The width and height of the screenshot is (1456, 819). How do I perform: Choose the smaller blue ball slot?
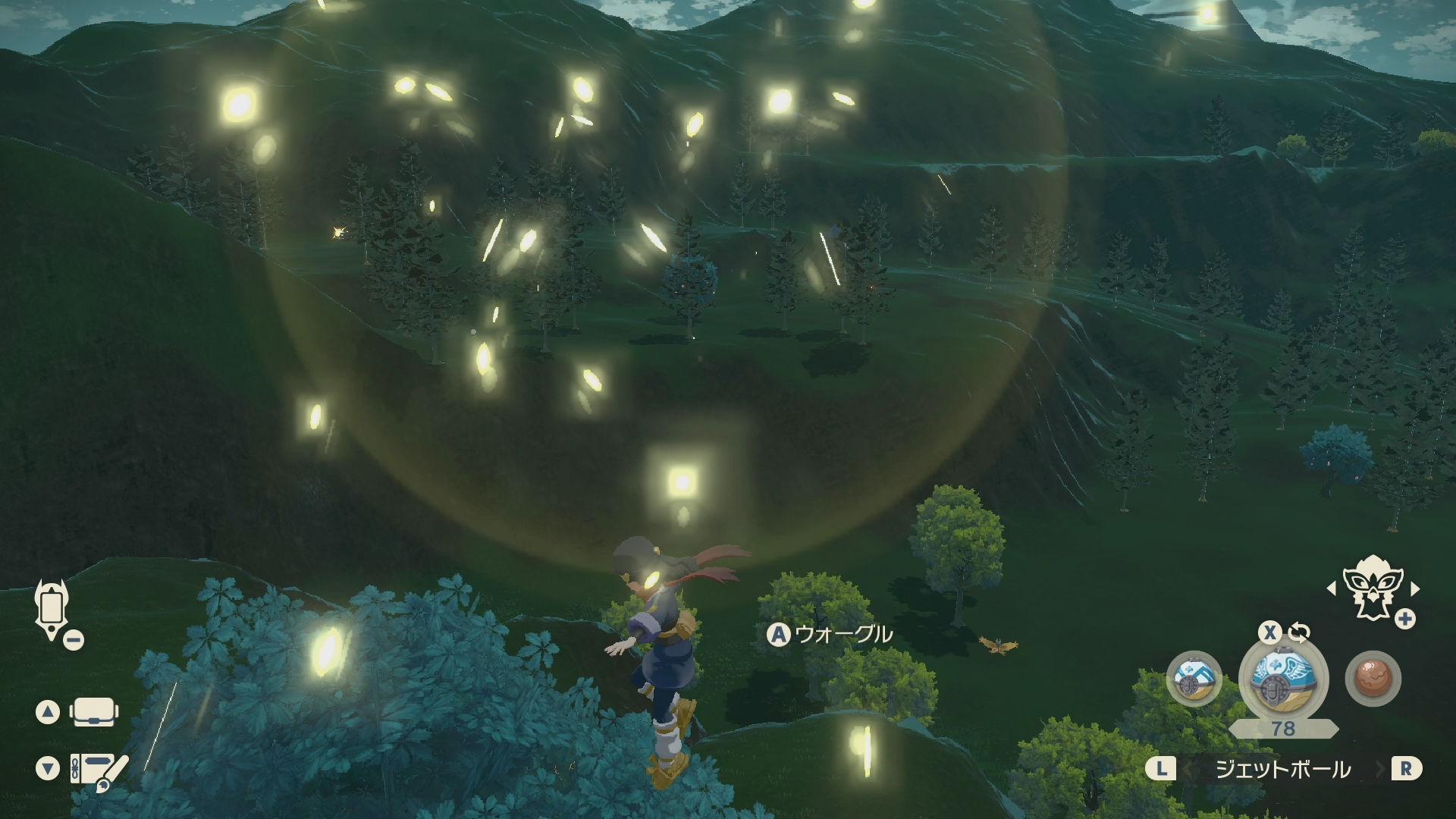tap(1194, 679)
